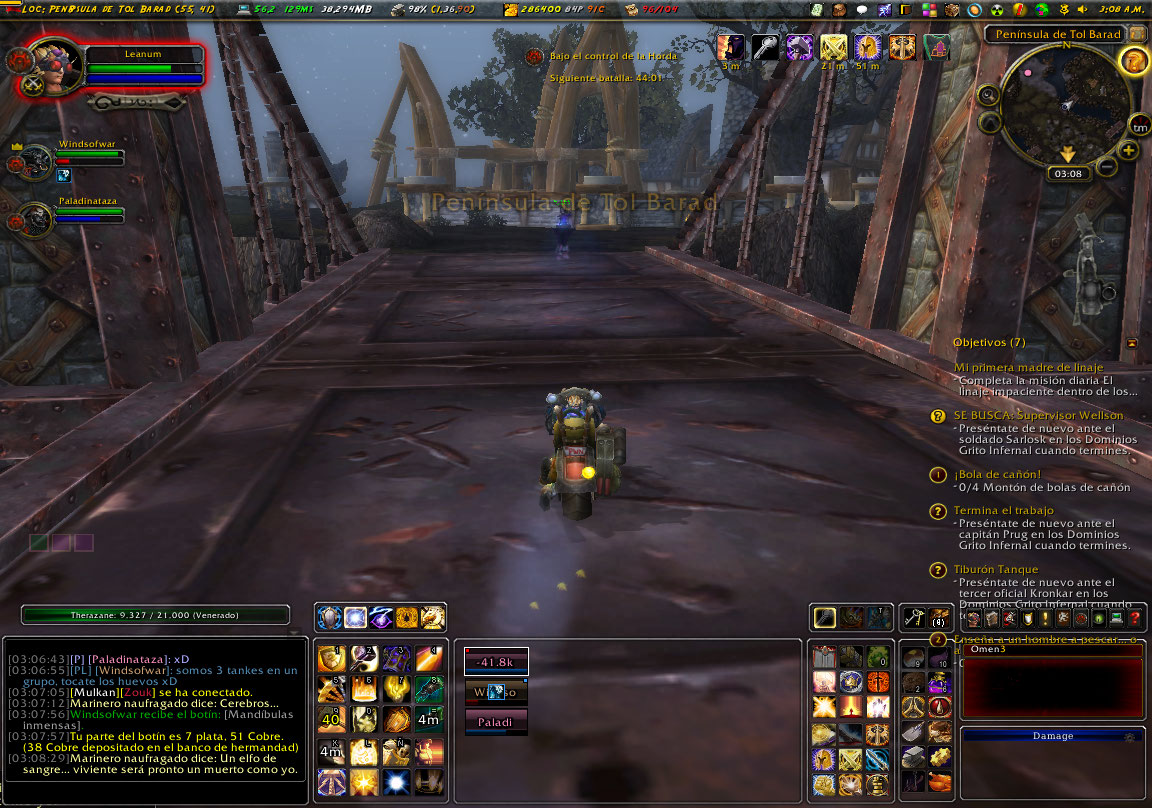The width and height of the screenshot is (1152, 808).
Task: Open the ¡Bola de cañón! quest objective
Action: pos(997,474)
